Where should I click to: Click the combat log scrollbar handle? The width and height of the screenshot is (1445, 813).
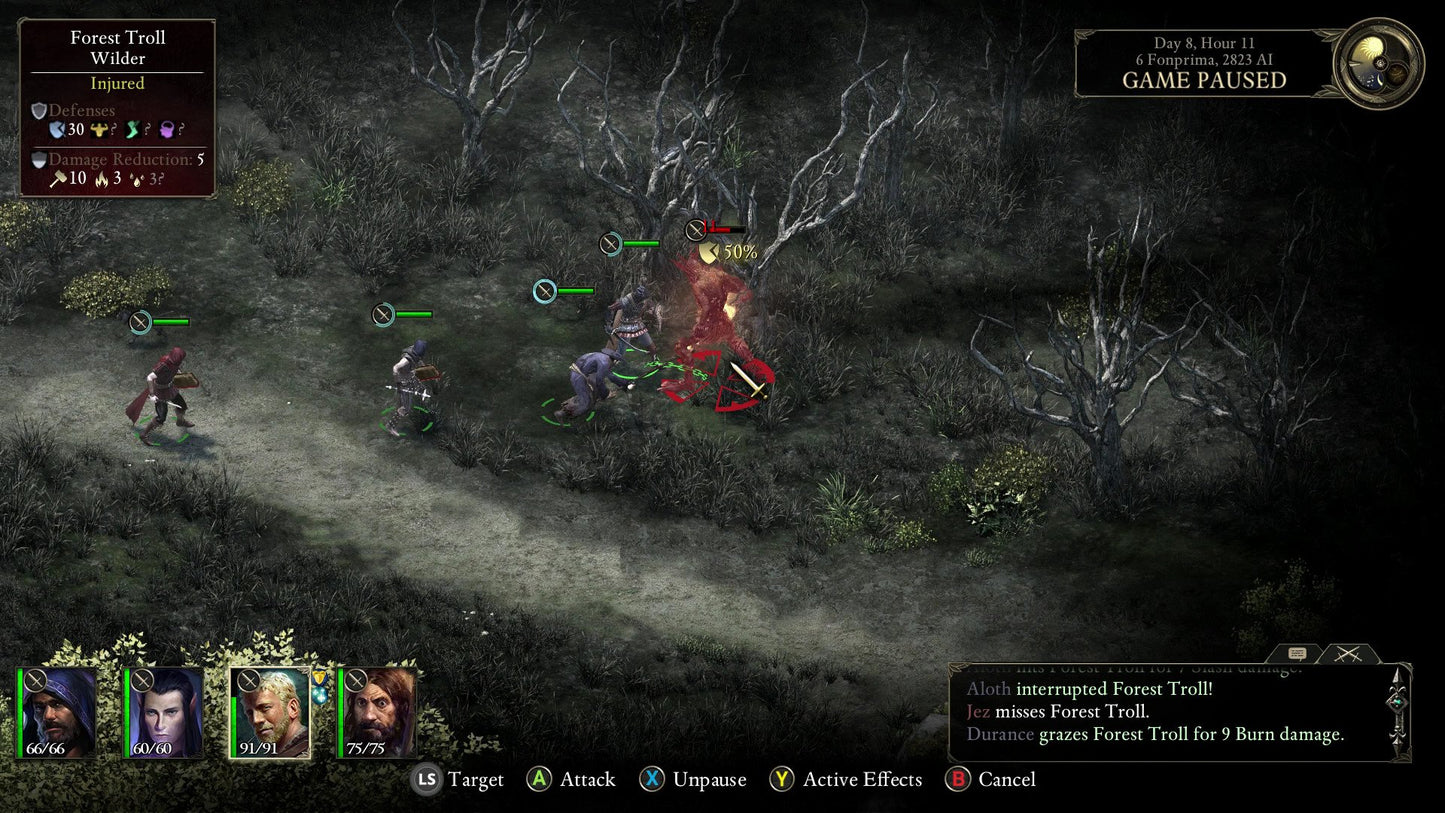click(x=1398, y=706)
